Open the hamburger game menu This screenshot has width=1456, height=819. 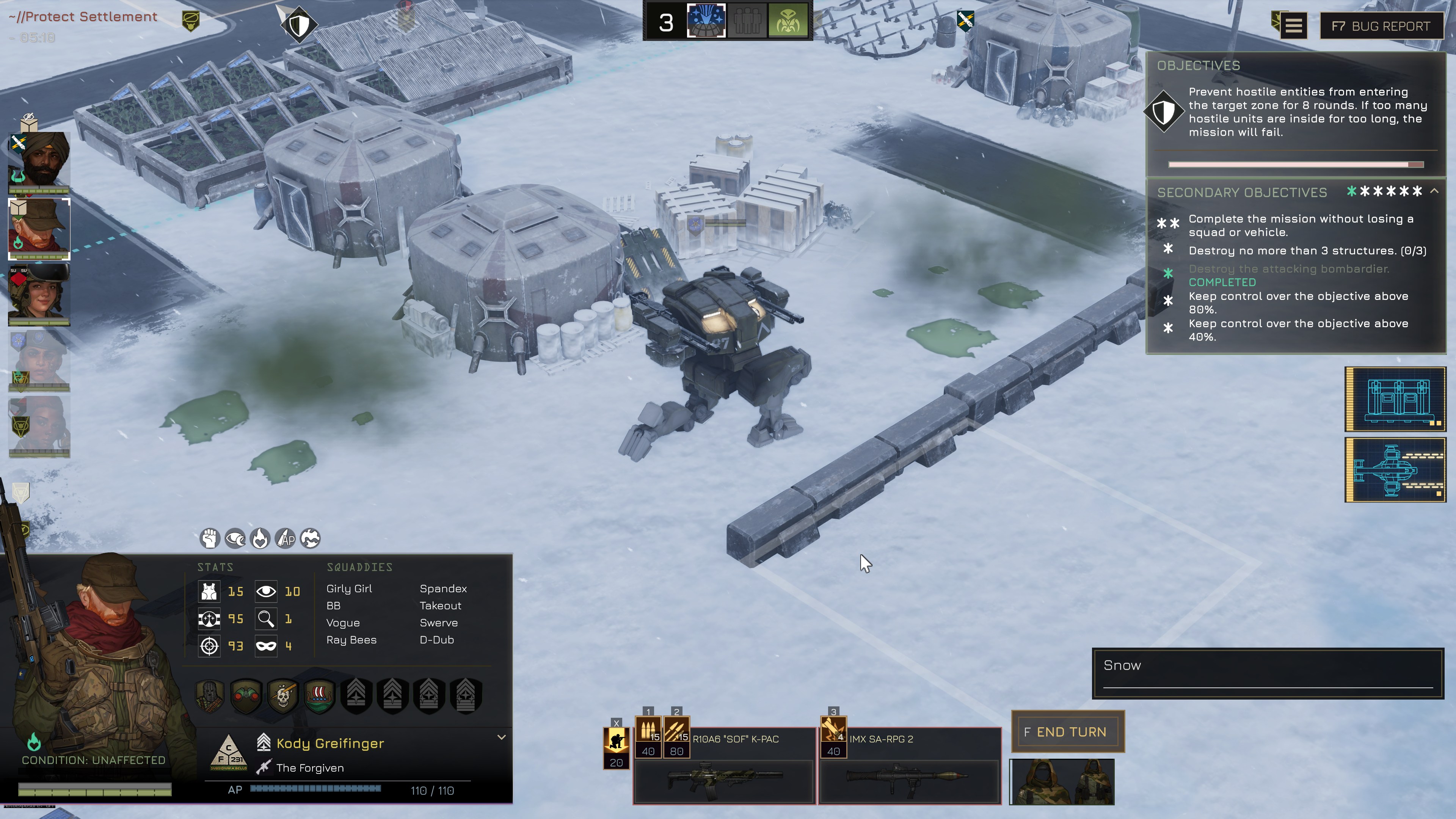[1294, 26]
